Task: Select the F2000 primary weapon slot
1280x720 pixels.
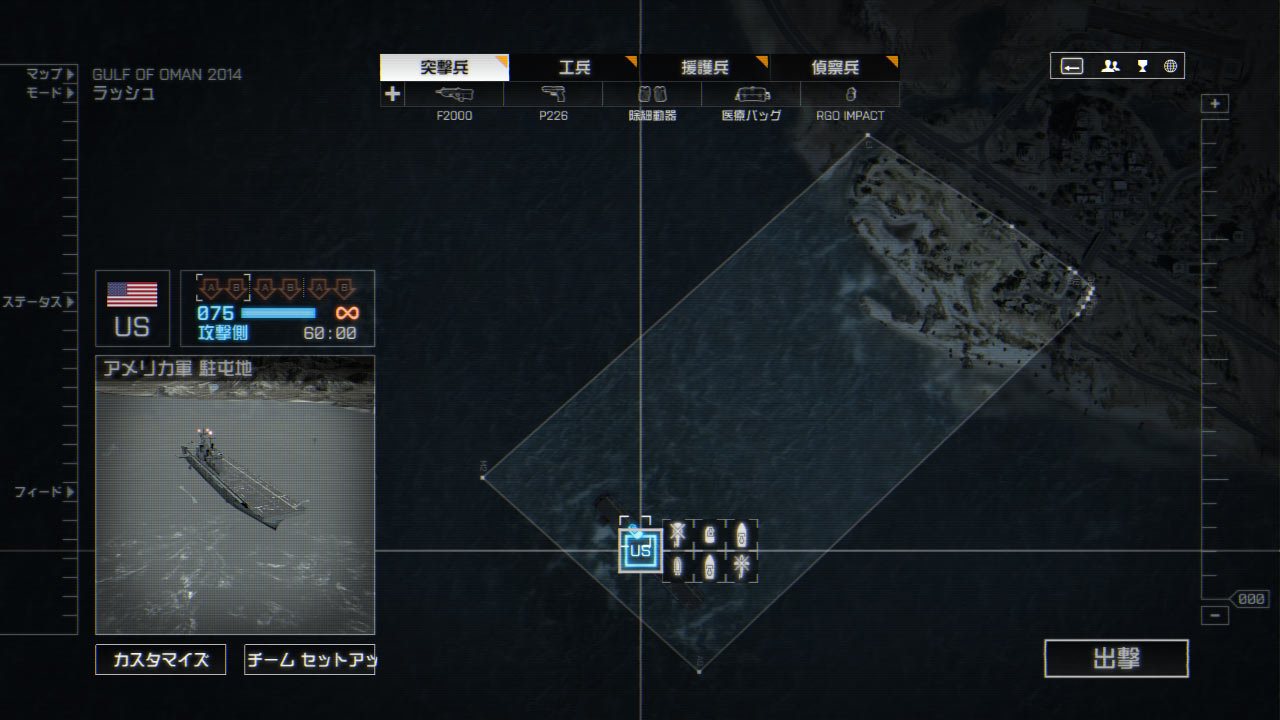Action: (455, 95)
